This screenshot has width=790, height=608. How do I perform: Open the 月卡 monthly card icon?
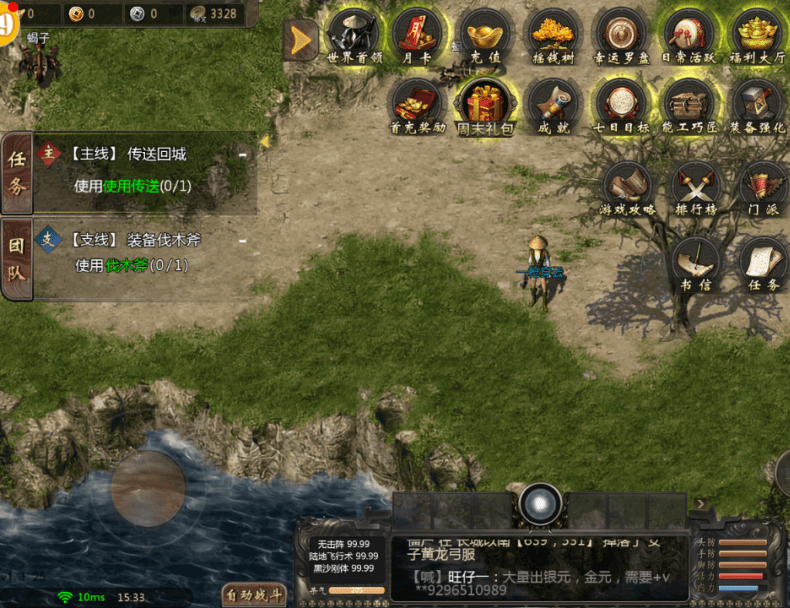[x=417, y=35]
